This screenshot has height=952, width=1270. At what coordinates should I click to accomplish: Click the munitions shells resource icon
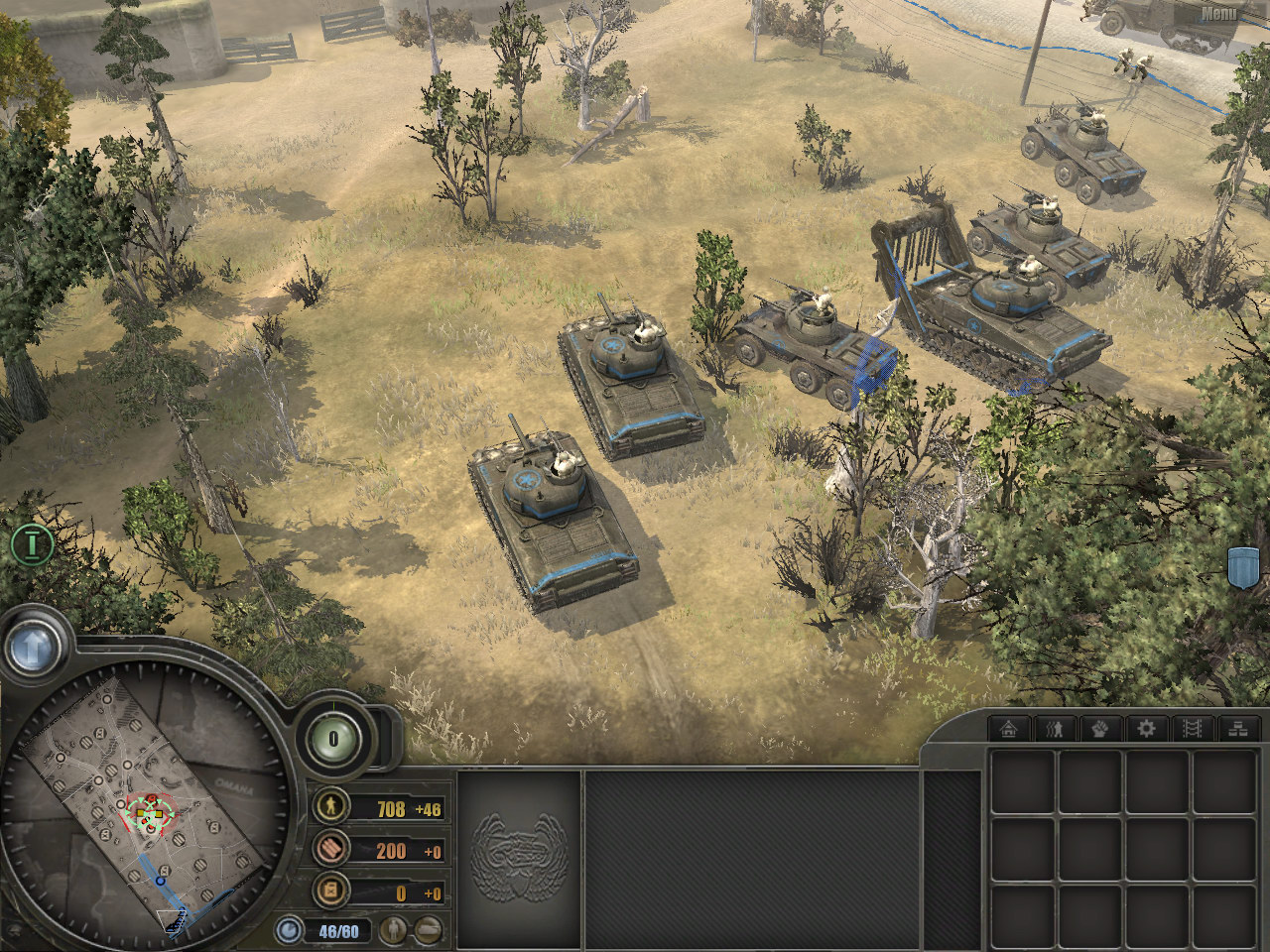pyautogui.click(x=330, y=848)
